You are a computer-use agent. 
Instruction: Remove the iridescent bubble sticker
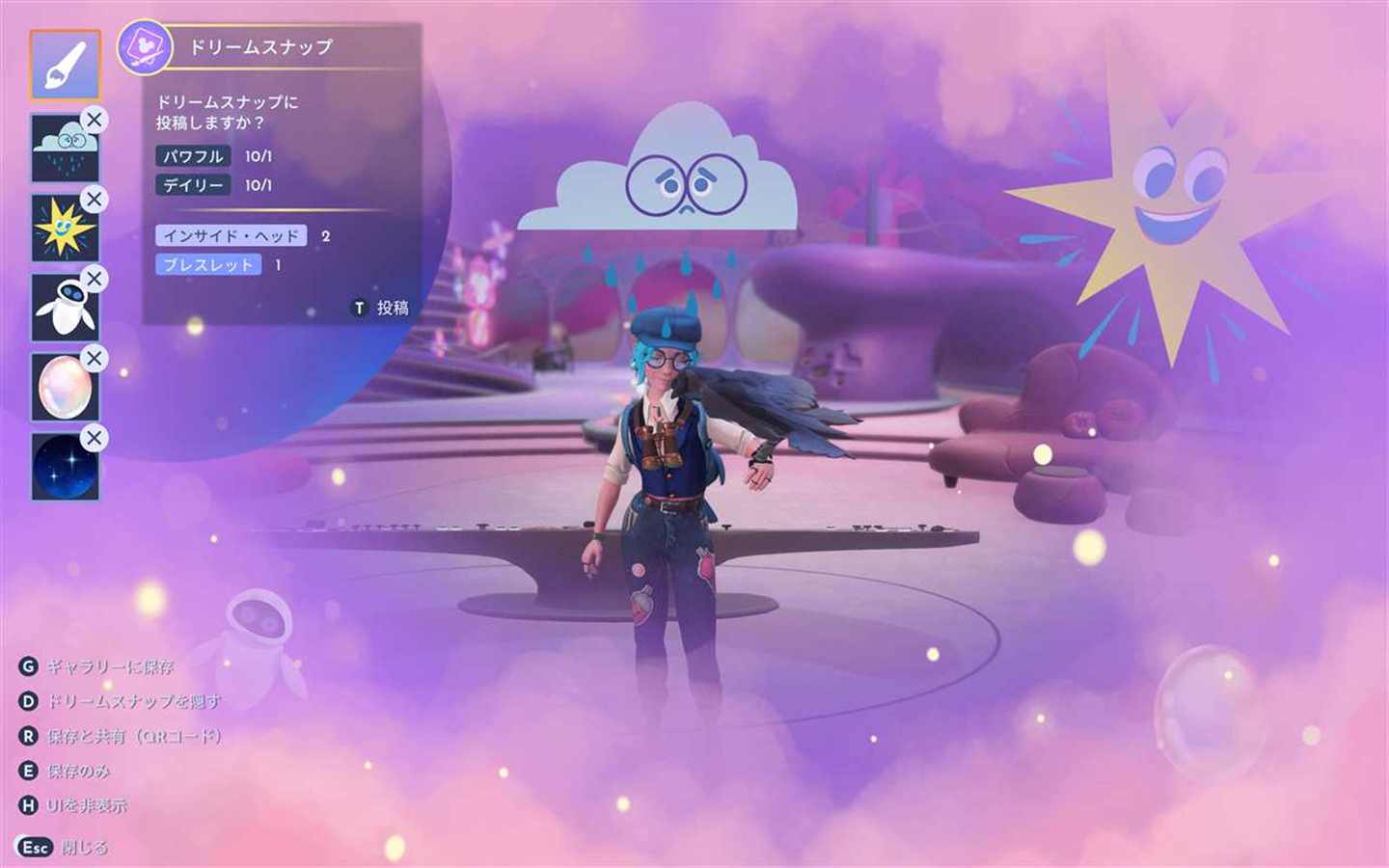coord(94,359)
